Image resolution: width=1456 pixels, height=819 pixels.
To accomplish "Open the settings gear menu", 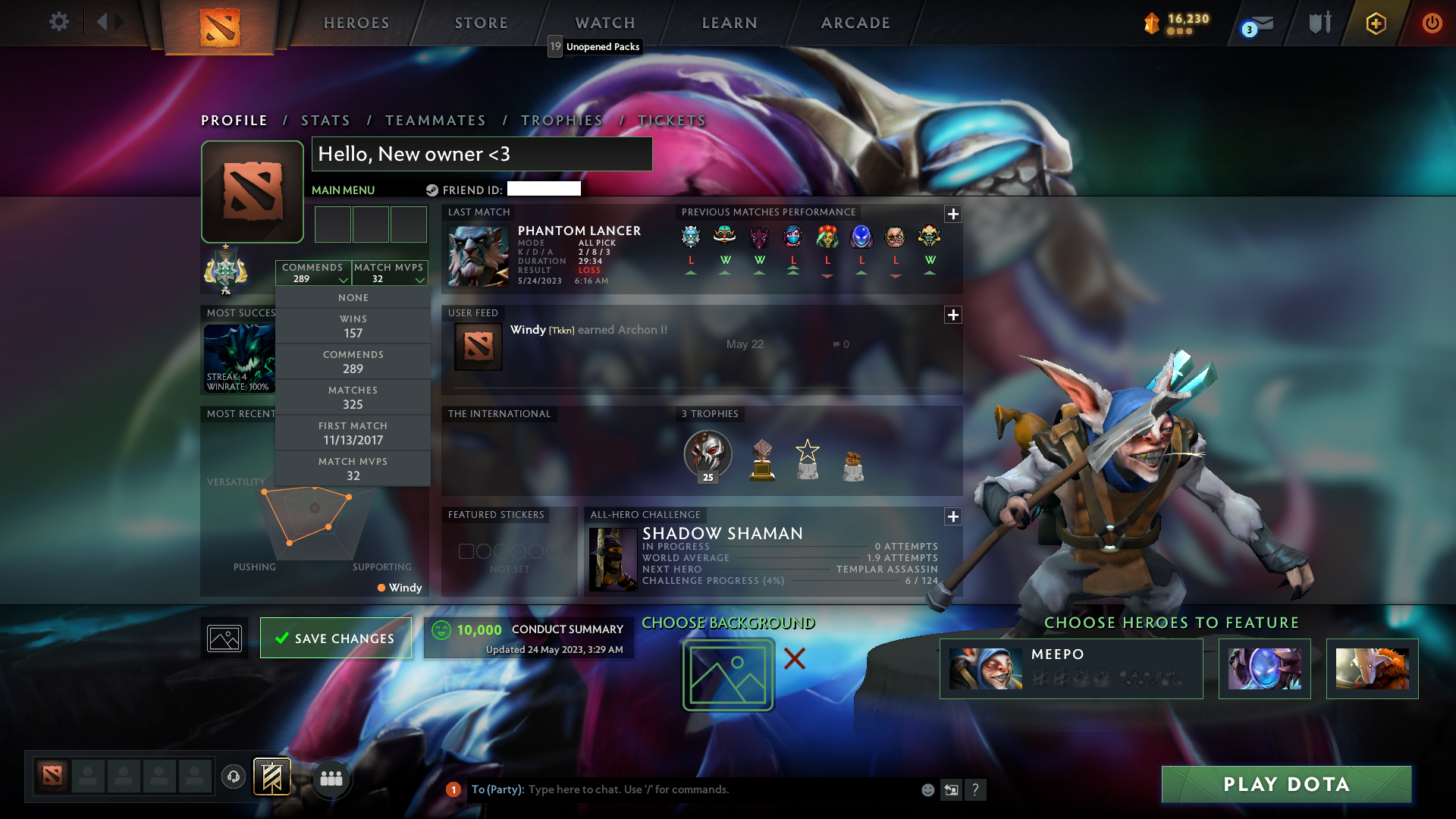I will pyautogui.click(x=59, y=22).
